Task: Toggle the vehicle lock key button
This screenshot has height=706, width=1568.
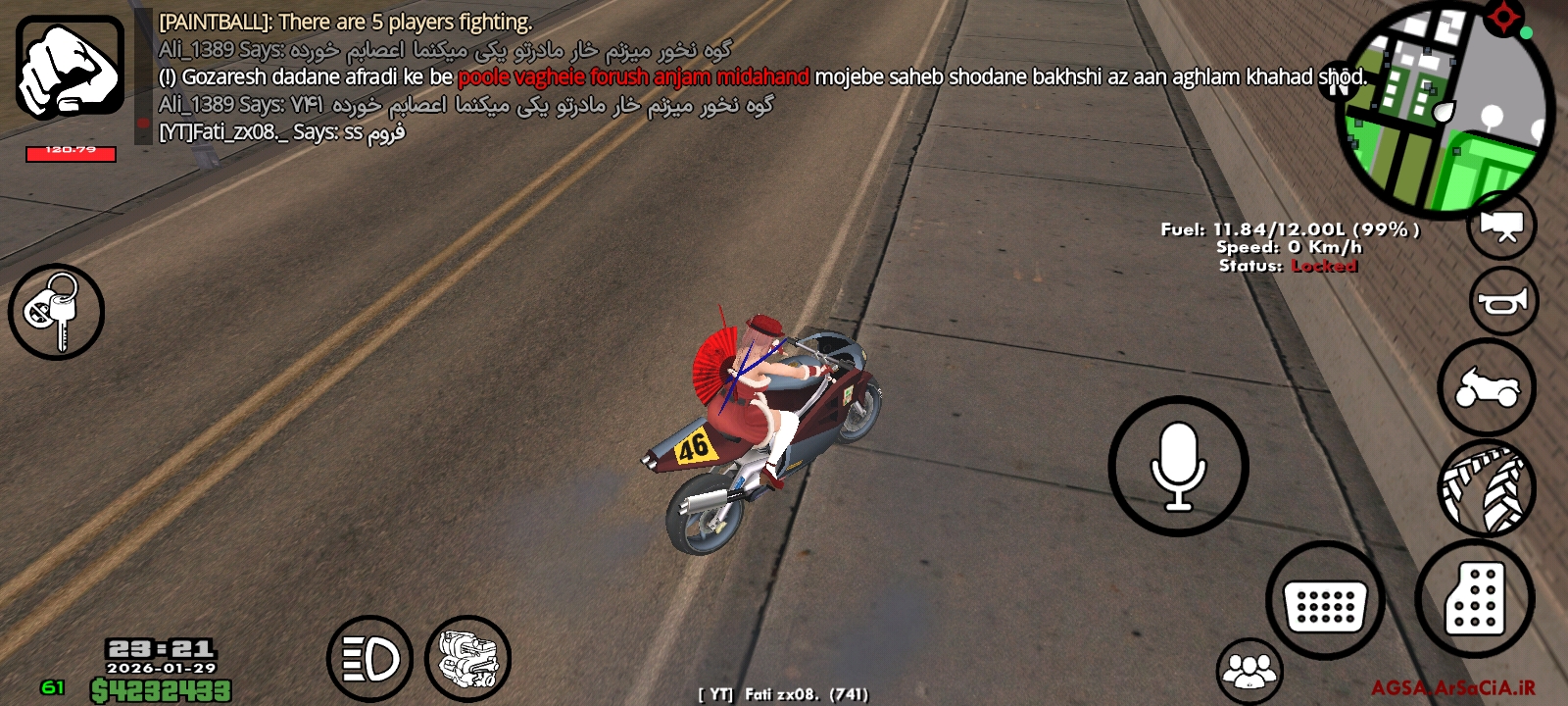Action: point(56,312)
